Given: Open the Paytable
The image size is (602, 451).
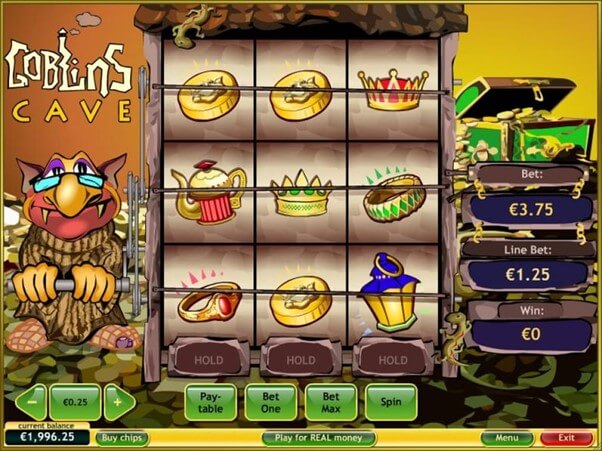Looking at the screenshot, I should tap(210, 402).
